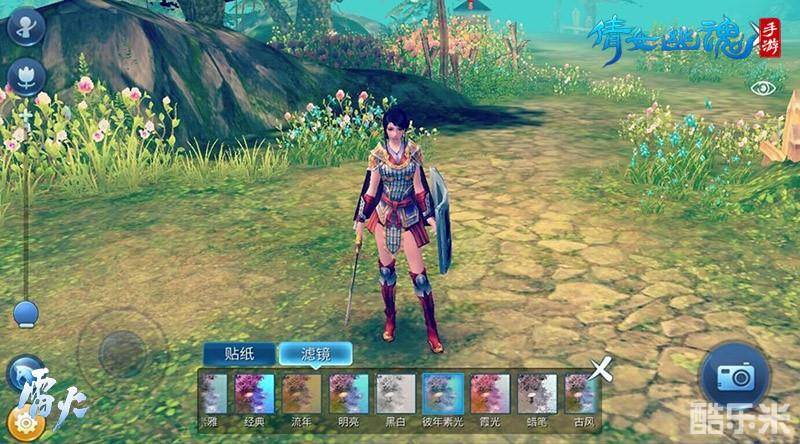
Task: Switch to the 贴纸 stickers tab
Action: click(x=239, y=353)
